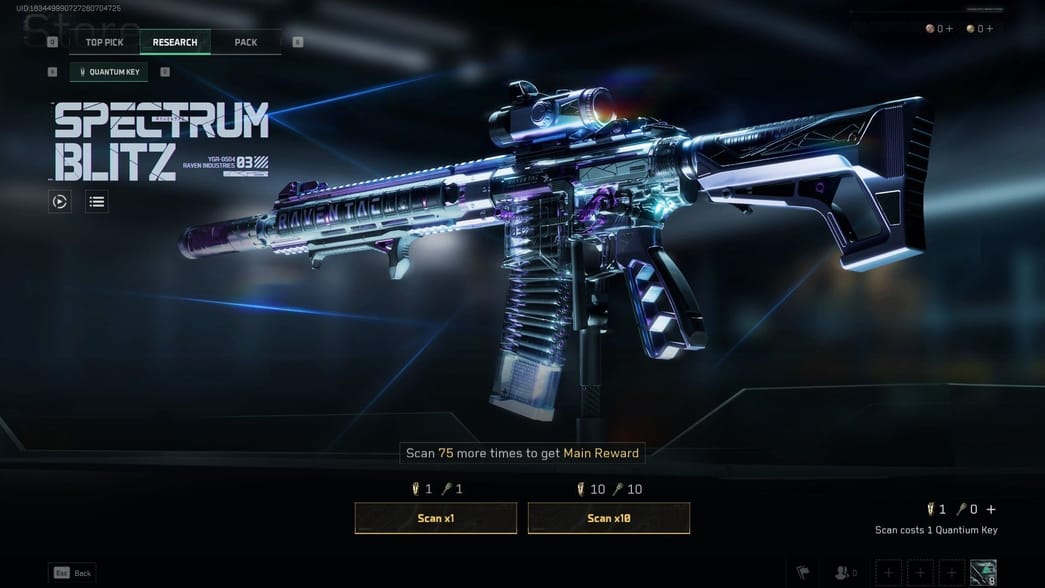Screen dimensions: 1045x588
Task: Switch to the Top Pick tab
Action: 104,42
